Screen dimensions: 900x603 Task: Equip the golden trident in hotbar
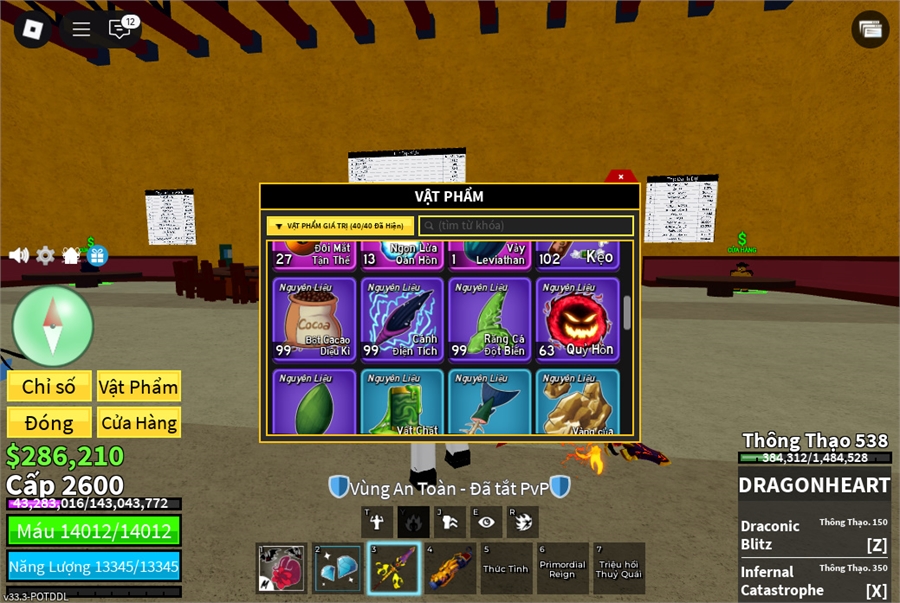point(393,568)
